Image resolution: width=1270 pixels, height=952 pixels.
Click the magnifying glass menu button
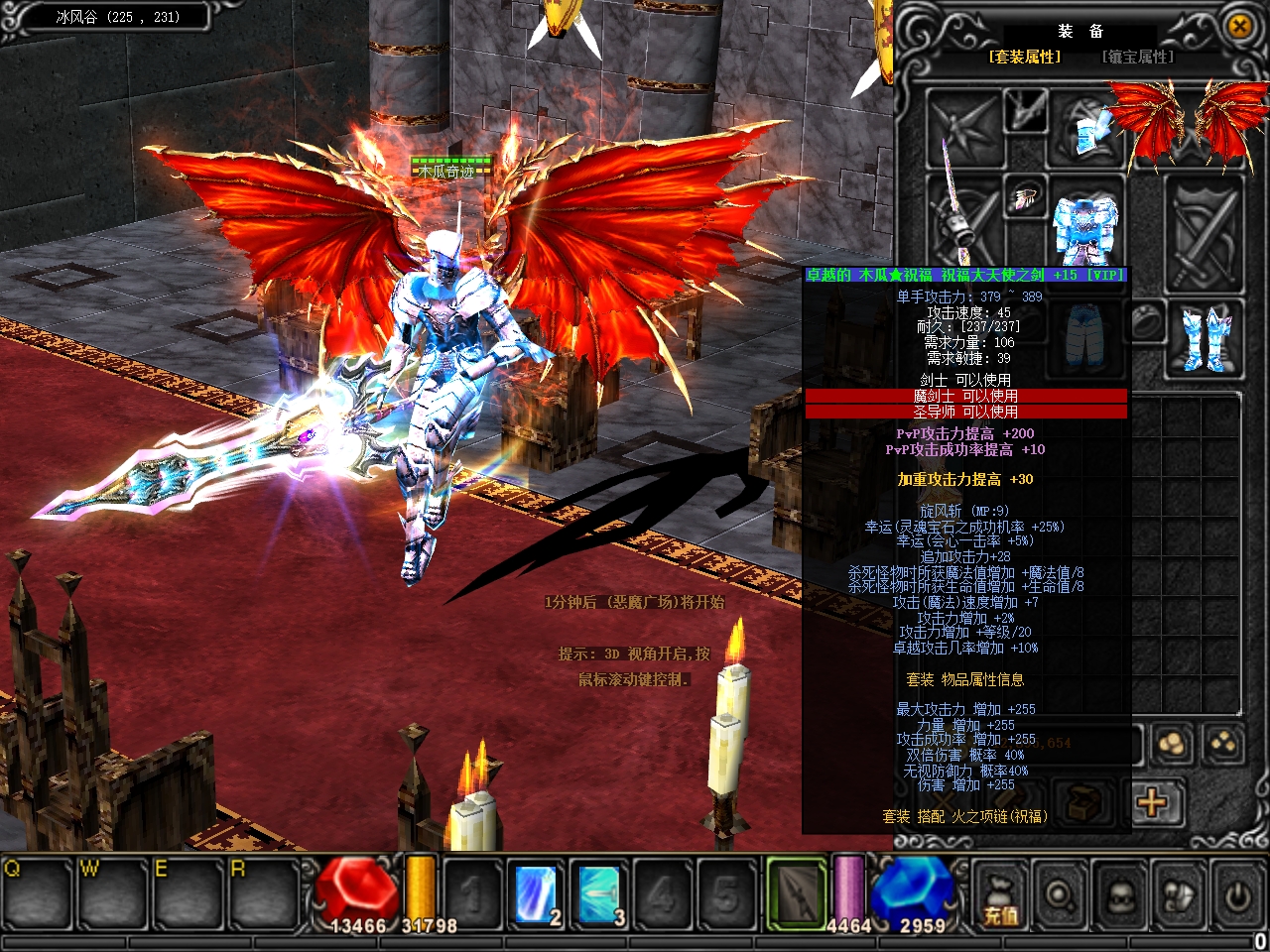pos(1060,896)
